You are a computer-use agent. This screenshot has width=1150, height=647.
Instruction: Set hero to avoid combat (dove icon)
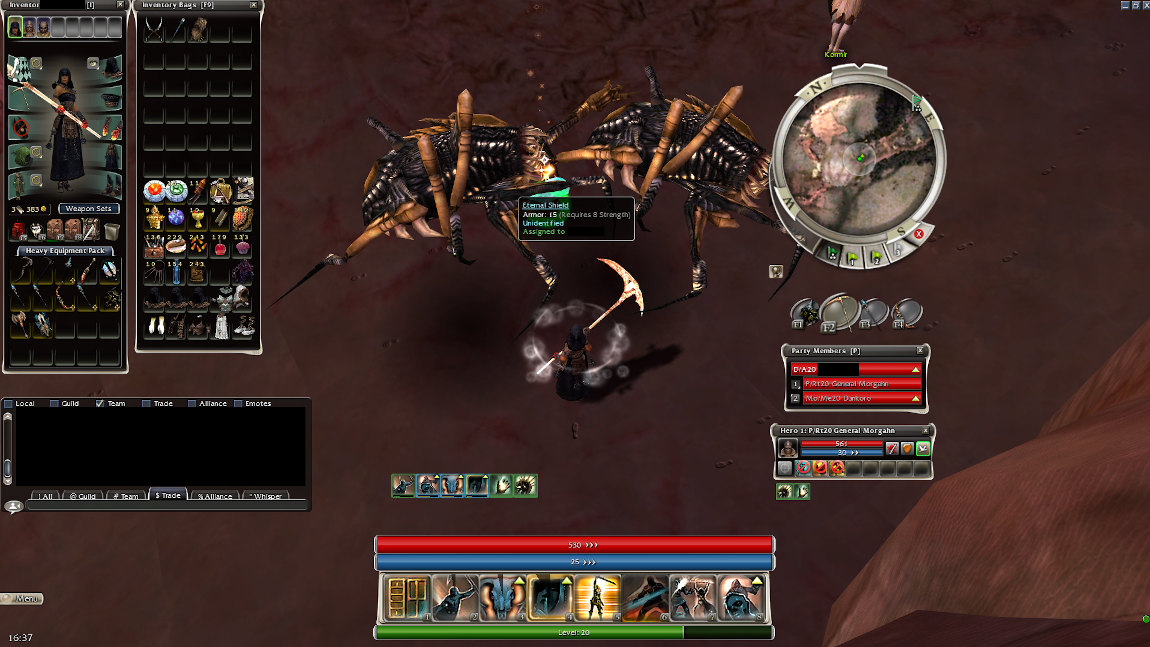tap(922, 449)
